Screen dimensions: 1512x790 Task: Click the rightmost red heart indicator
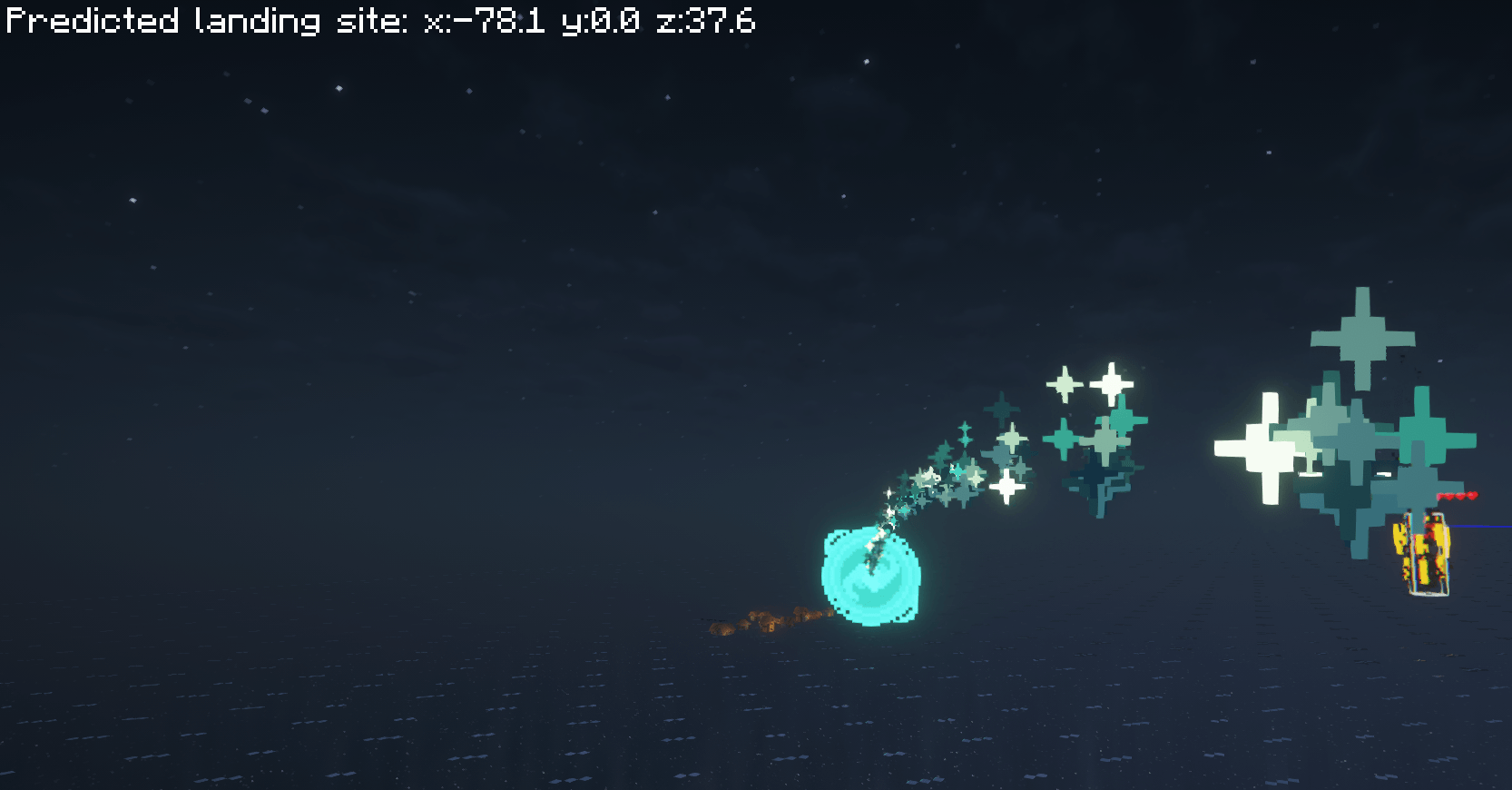pyautogui.click(x=1472, y=495)
